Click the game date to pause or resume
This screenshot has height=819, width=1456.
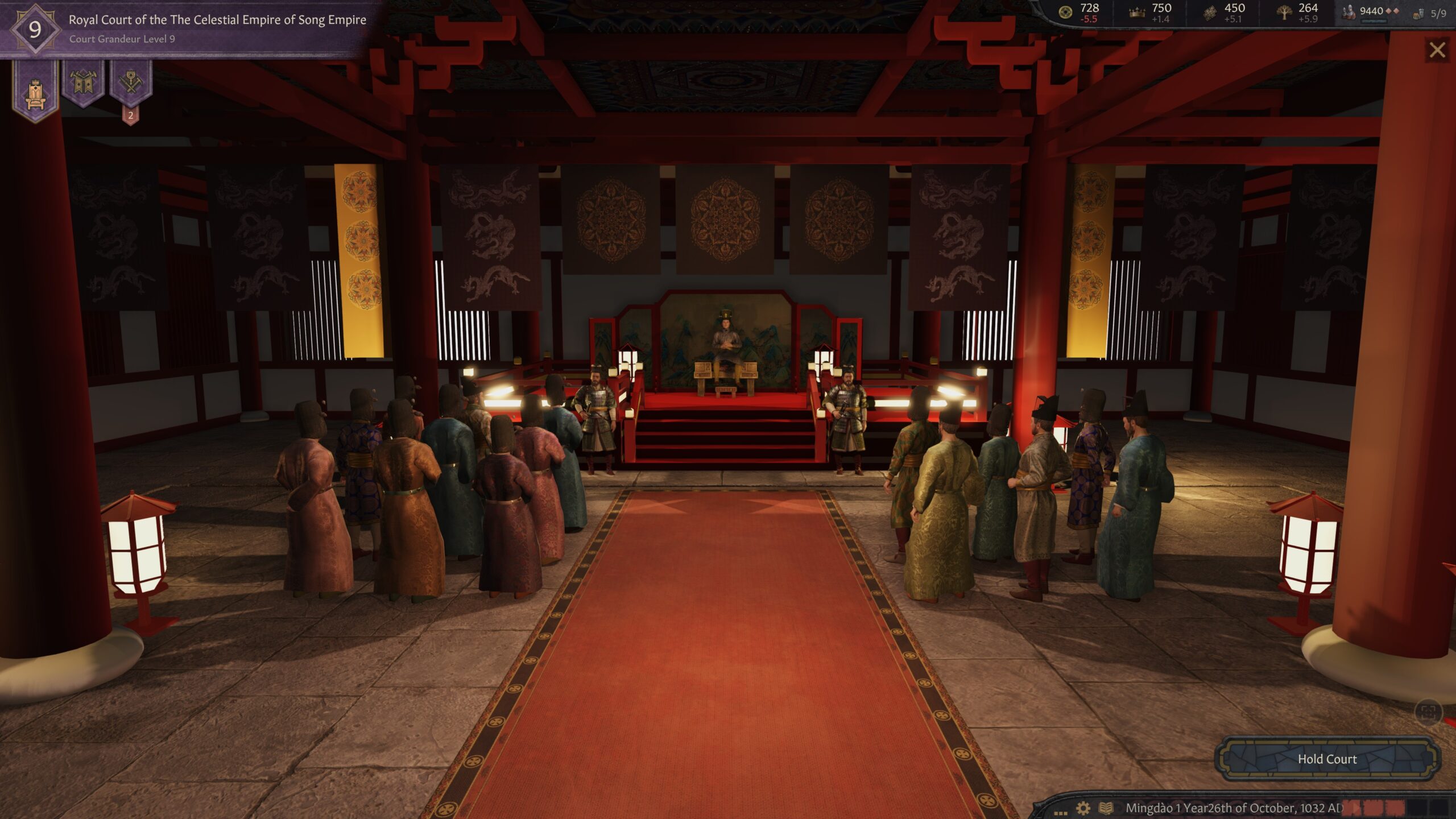click(x=1233, y=808)
